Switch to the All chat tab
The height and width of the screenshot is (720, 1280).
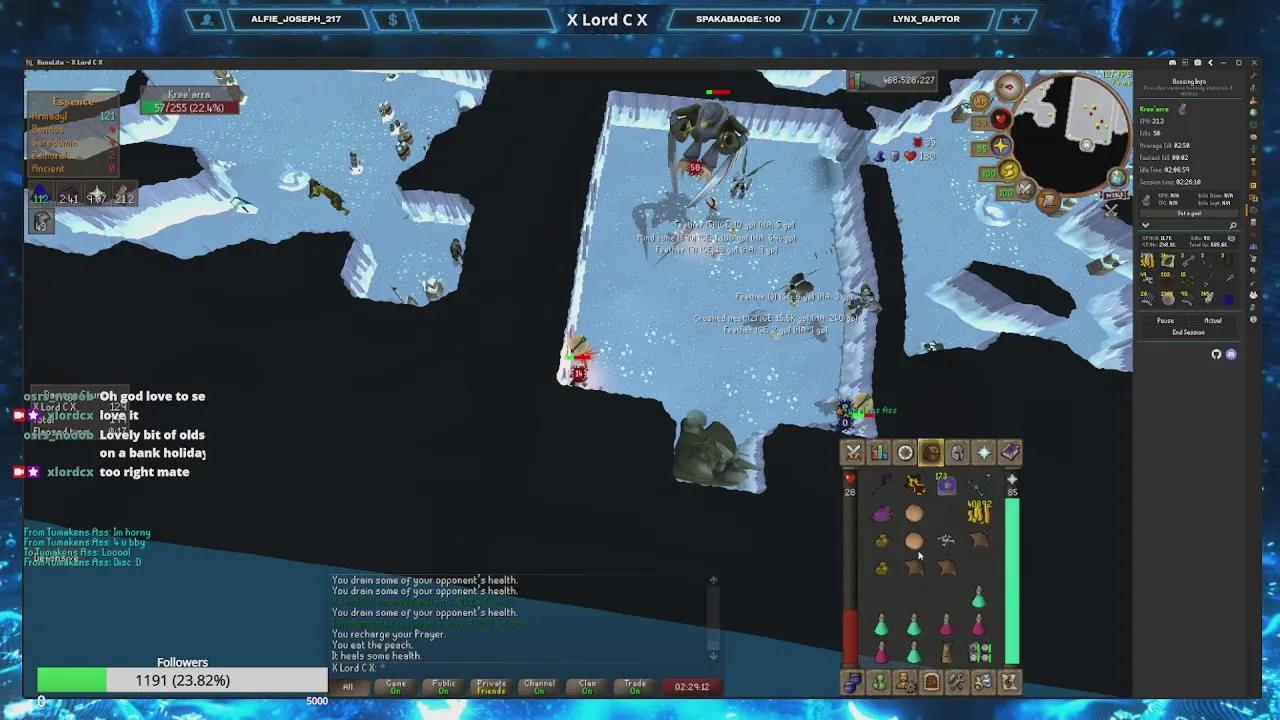coord(349,687)
